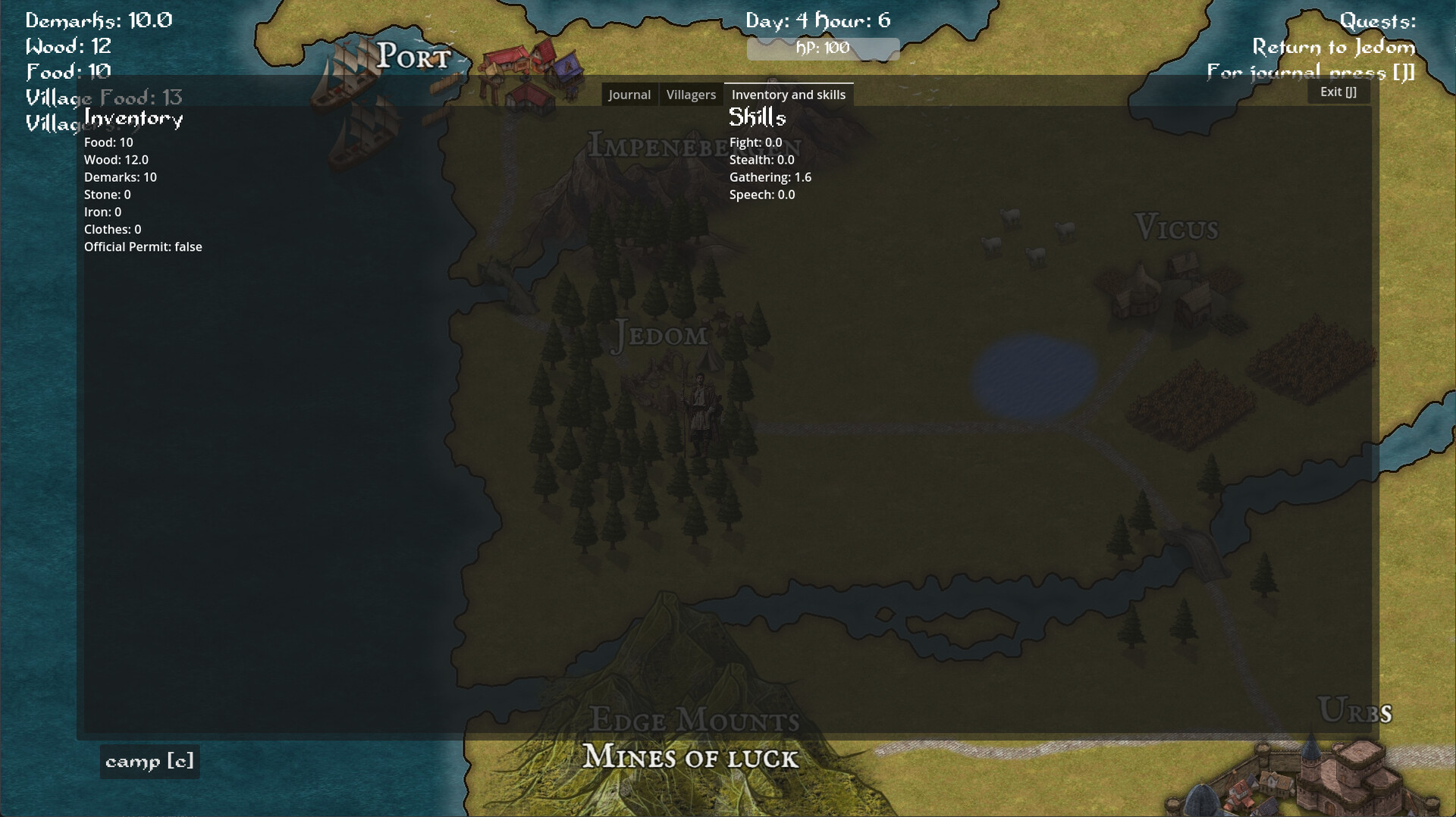Screen dimensions: 1456x817
Task: Select the Port location on the map
Action: pyautogui.click(x=413, y=56)
